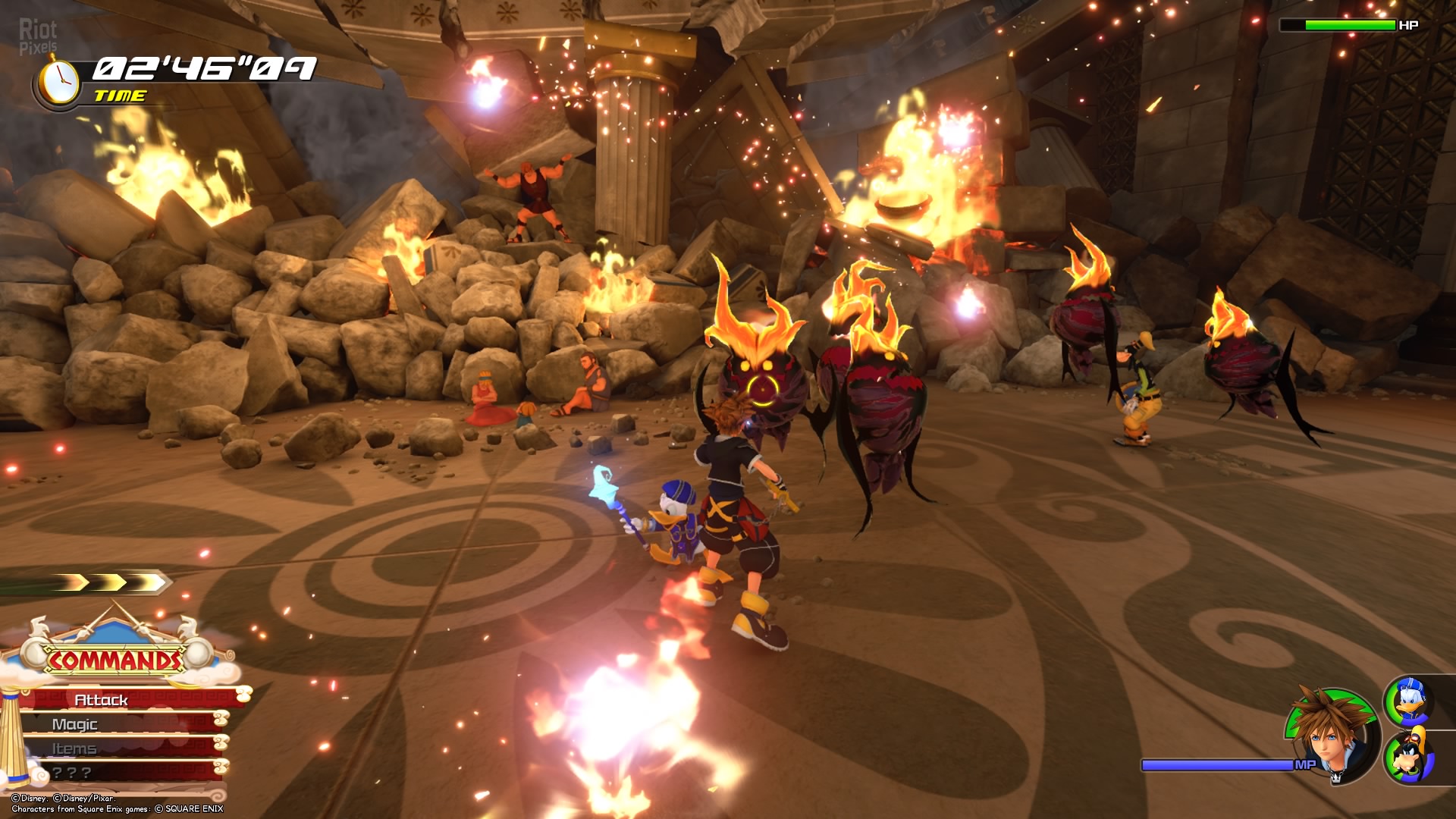Click Donald's party portrait
This screenshot has height=819, width=1456.
pos(1409,701)
